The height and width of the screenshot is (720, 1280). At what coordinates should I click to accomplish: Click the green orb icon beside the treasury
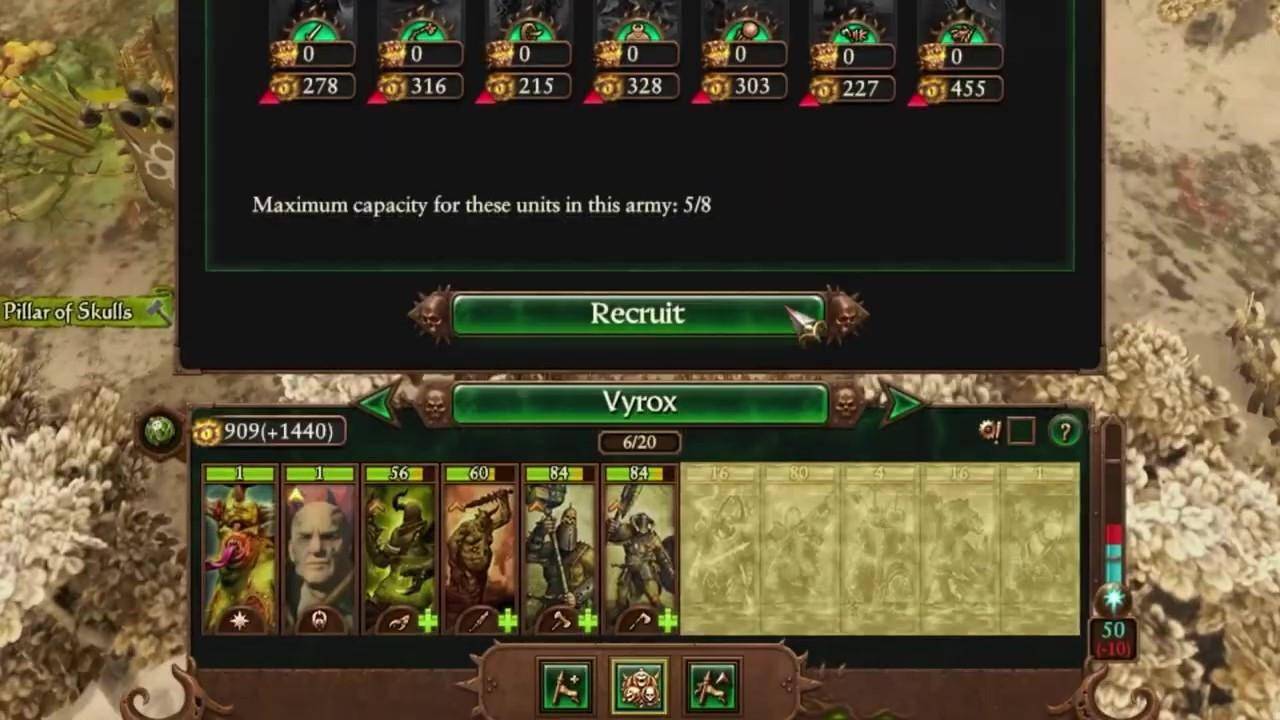point(160,431)
